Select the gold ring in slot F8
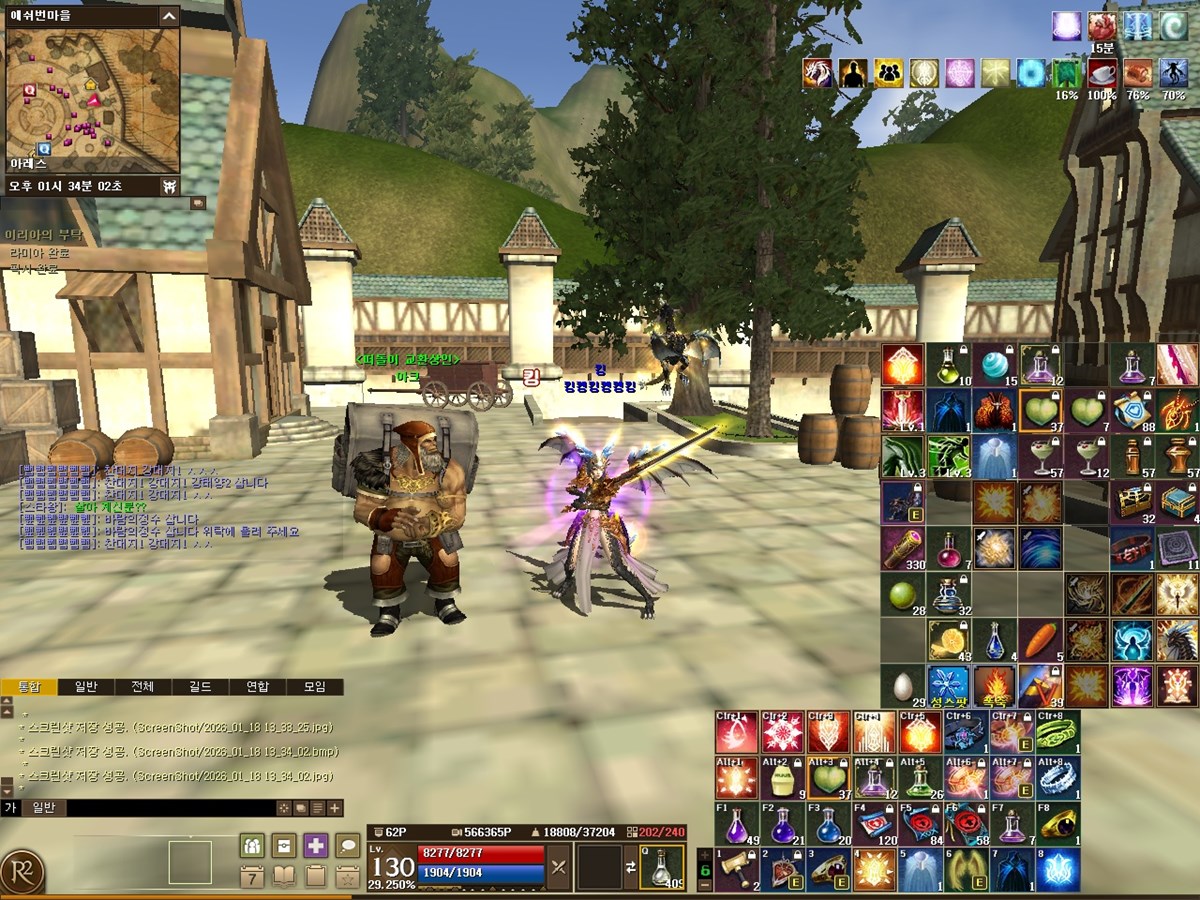 tap(1056, 824)
